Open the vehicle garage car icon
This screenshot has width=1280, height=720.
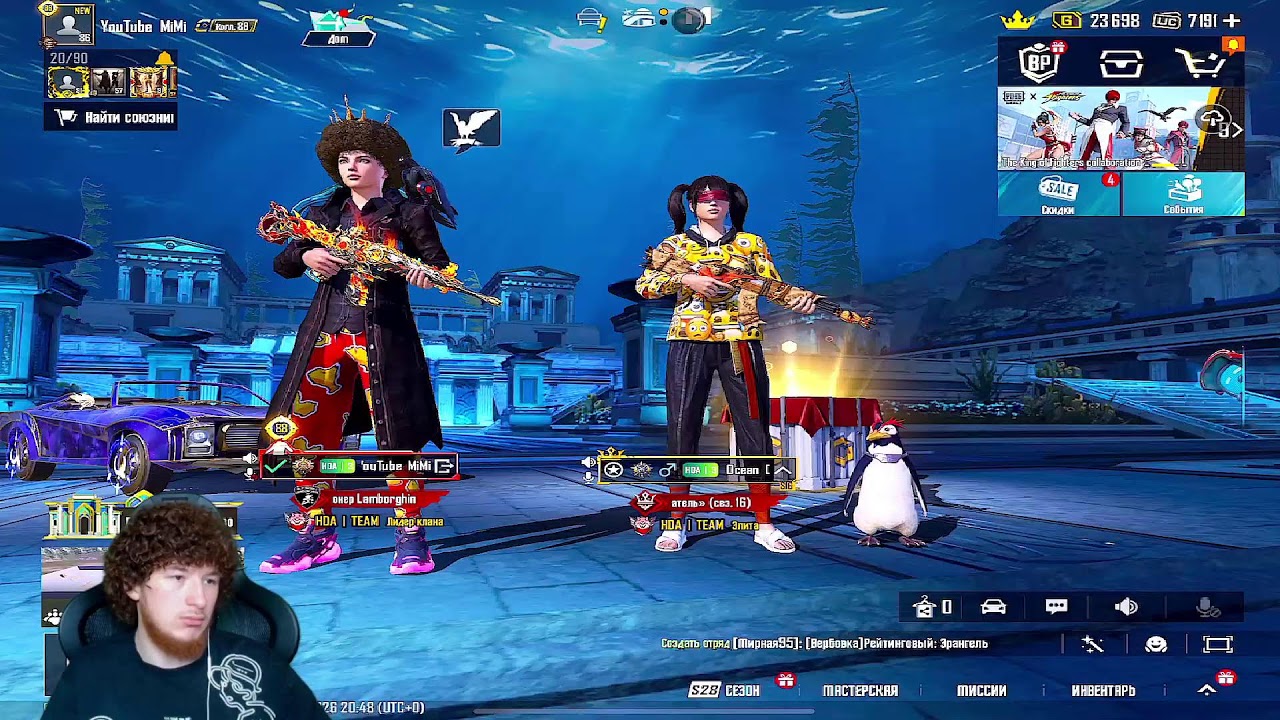pos(993,607)
